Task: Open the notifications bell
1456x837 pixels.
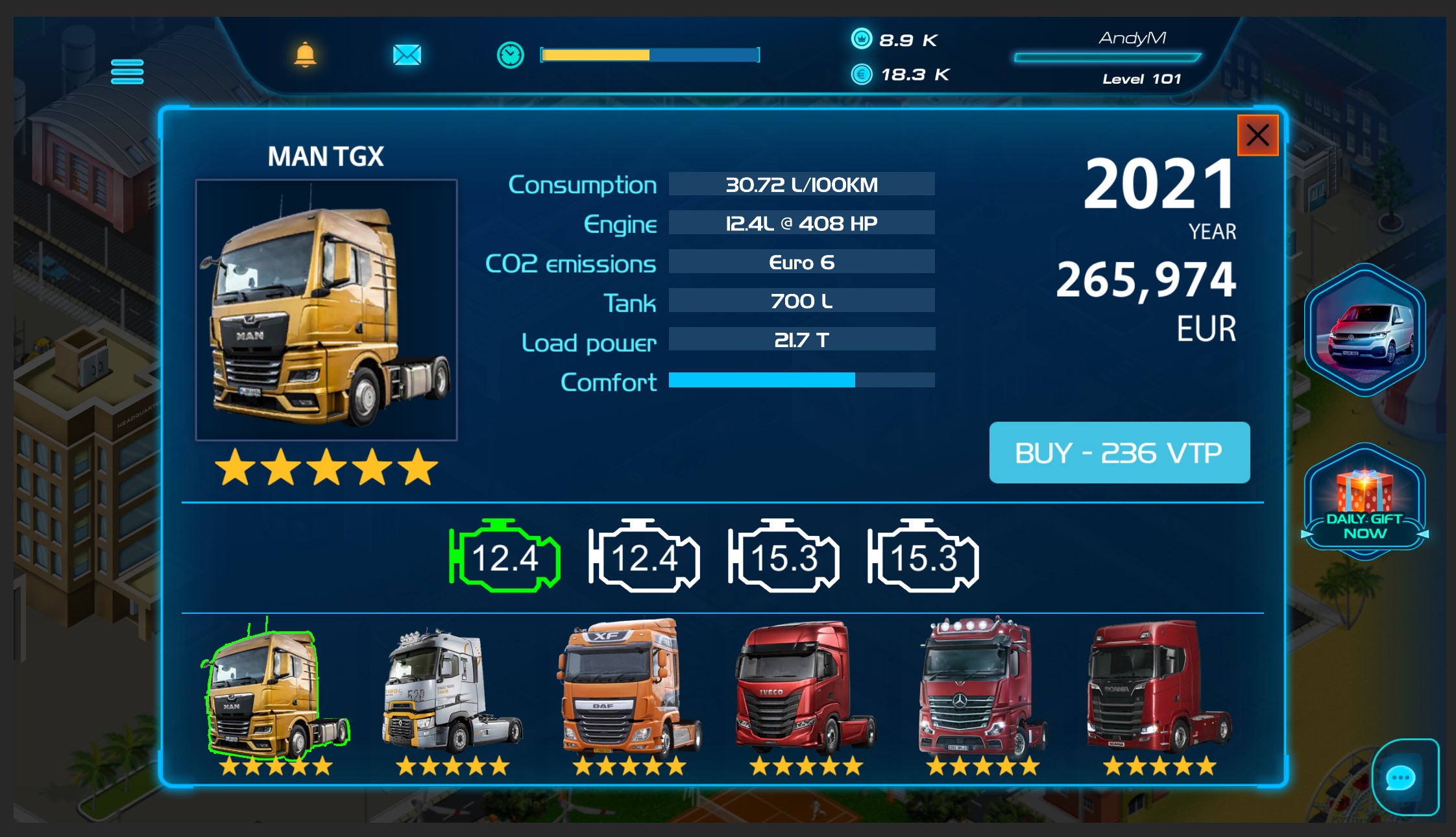Action: pyautogui.click(x=306, y=56)
